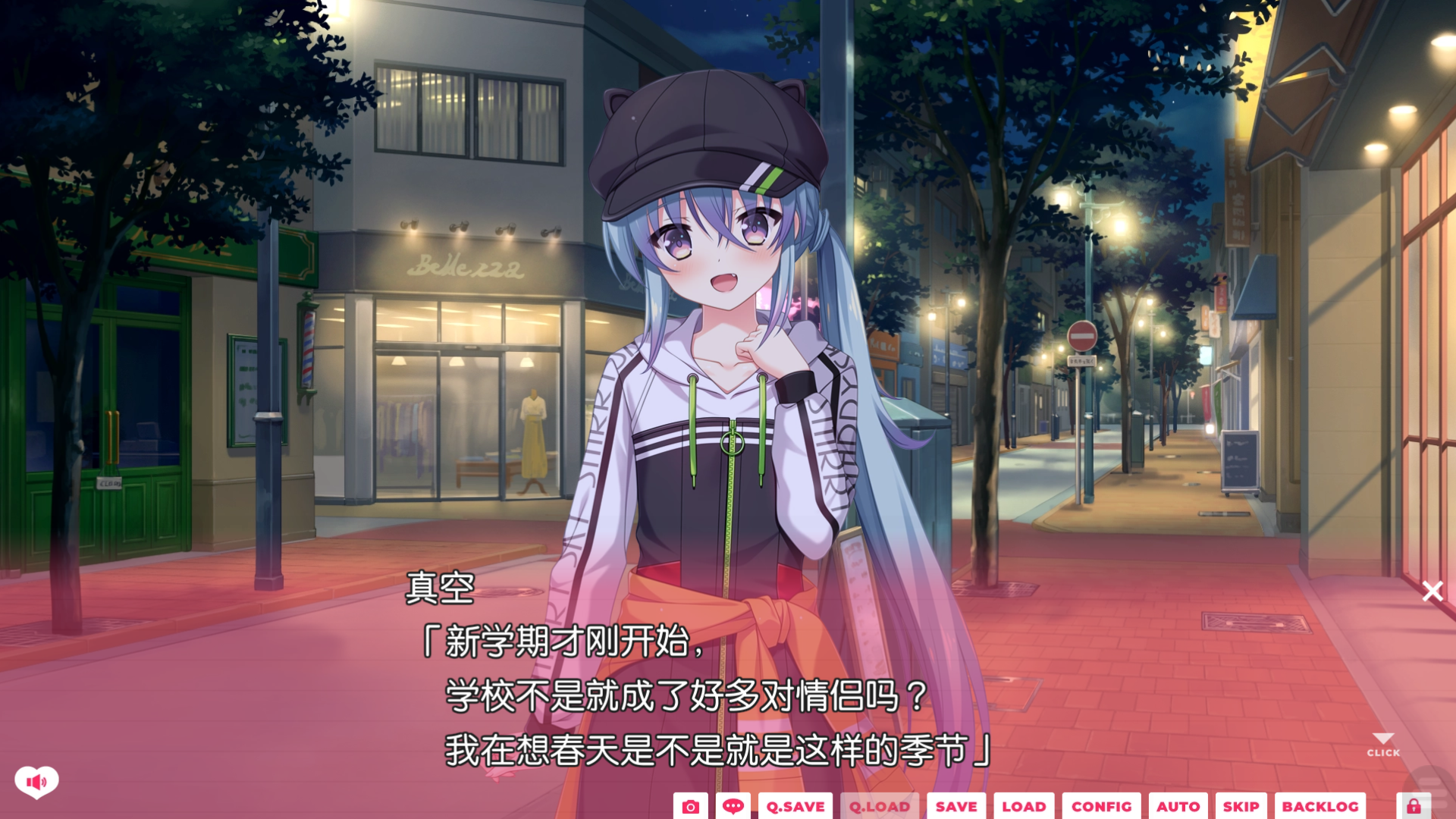Enable AUTO reading mode
The width and height of the screenshot is (1456, 819).
click(x=1179, y=807)
